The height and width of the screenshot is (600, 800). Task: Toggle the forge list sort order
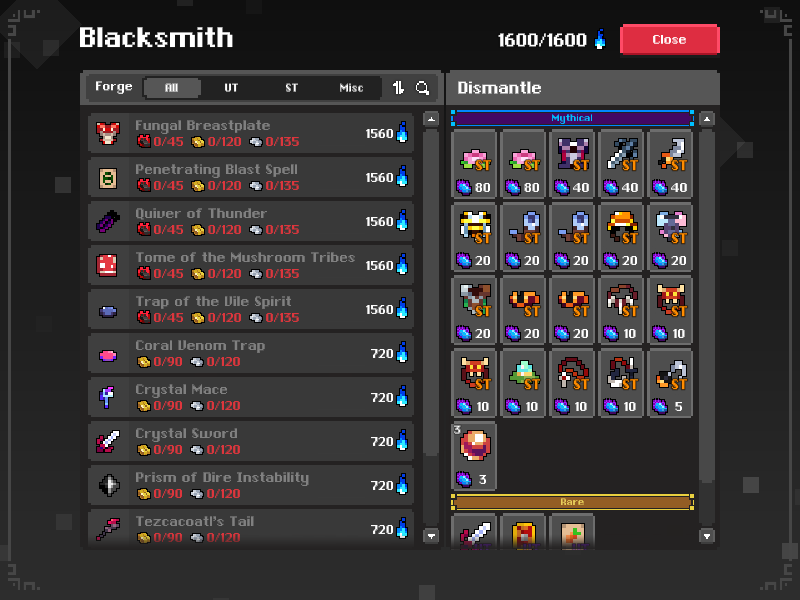point(398,88)
